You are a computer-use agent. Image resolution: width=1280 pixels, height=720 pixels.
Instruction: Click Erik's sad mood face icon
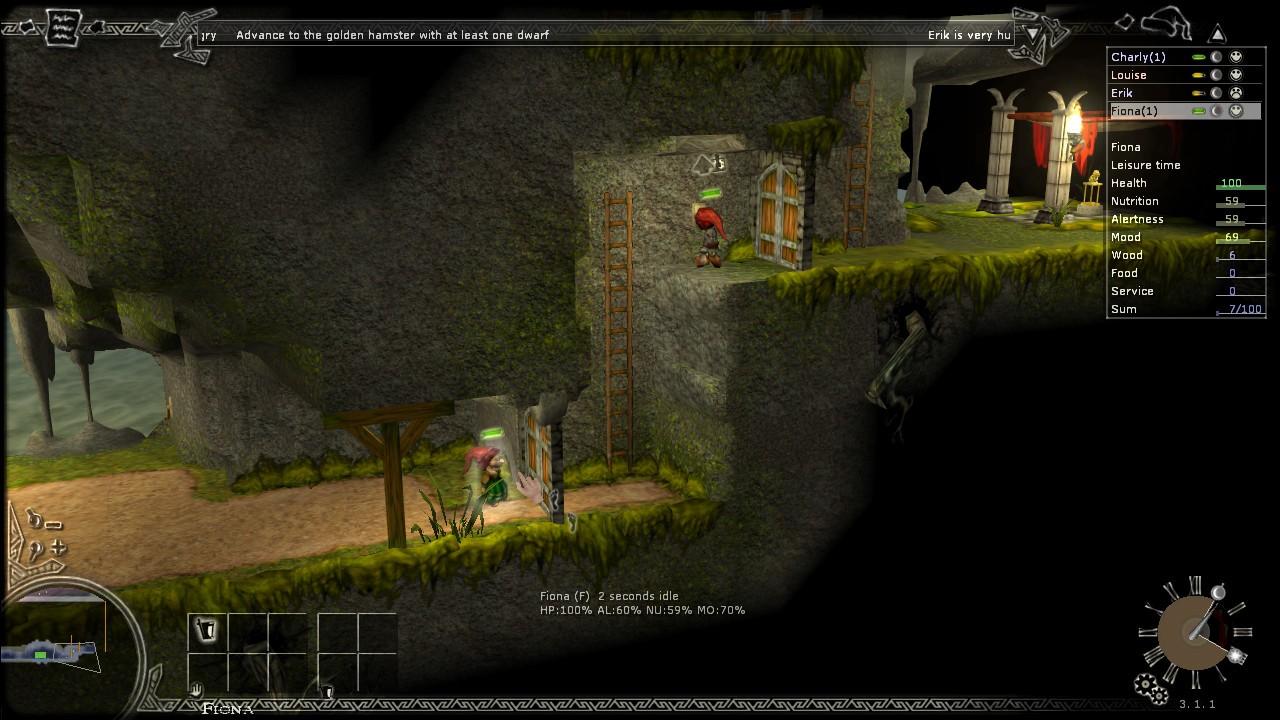pos(1236,93)
